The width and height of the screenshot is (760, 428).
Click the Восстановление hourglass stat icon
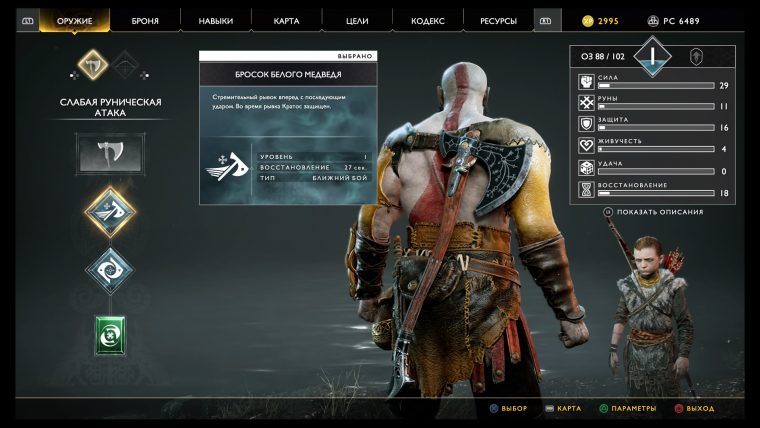587,189
